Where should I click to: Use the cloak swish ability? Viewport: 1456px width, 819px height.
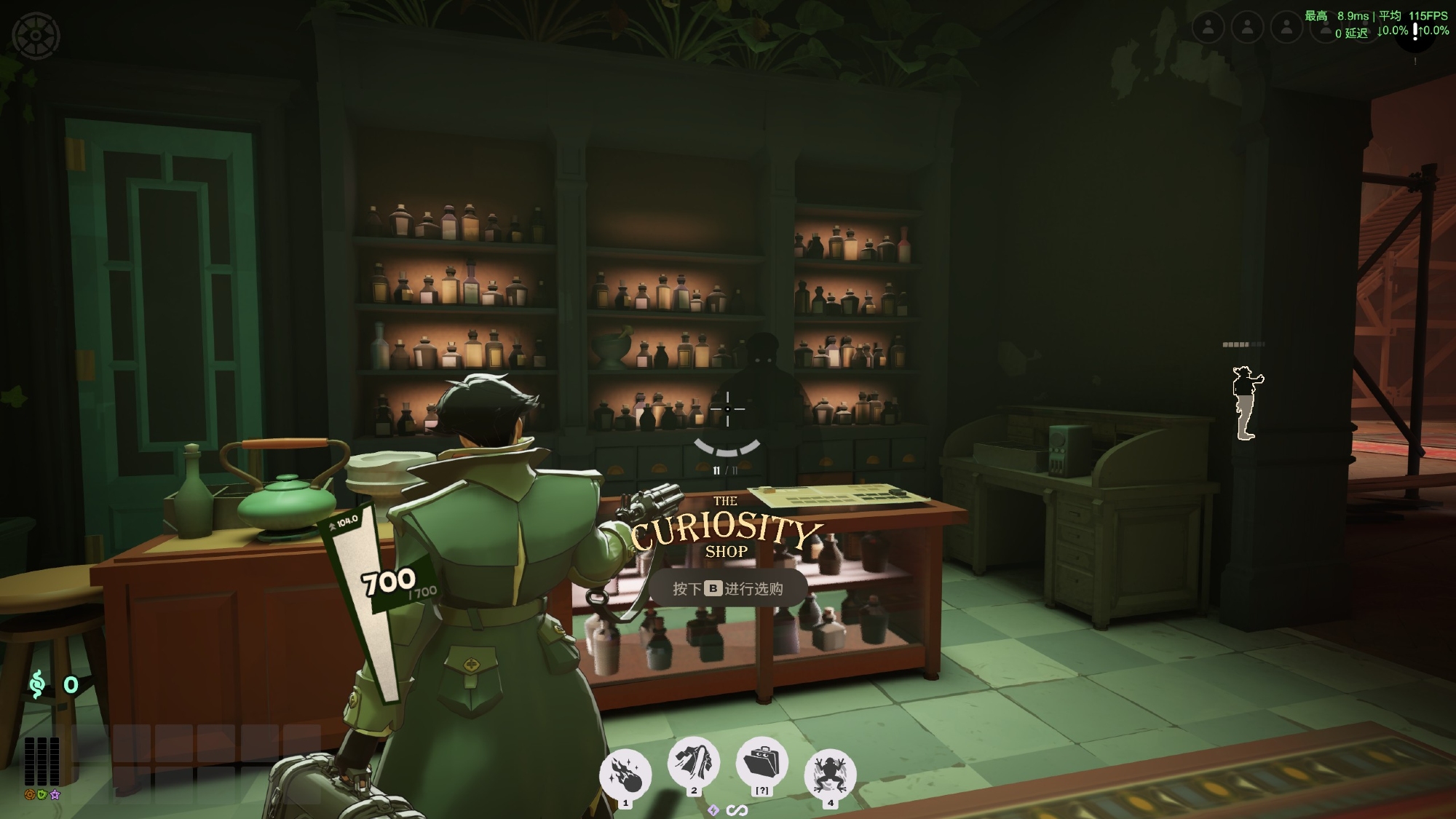(693, 763)
